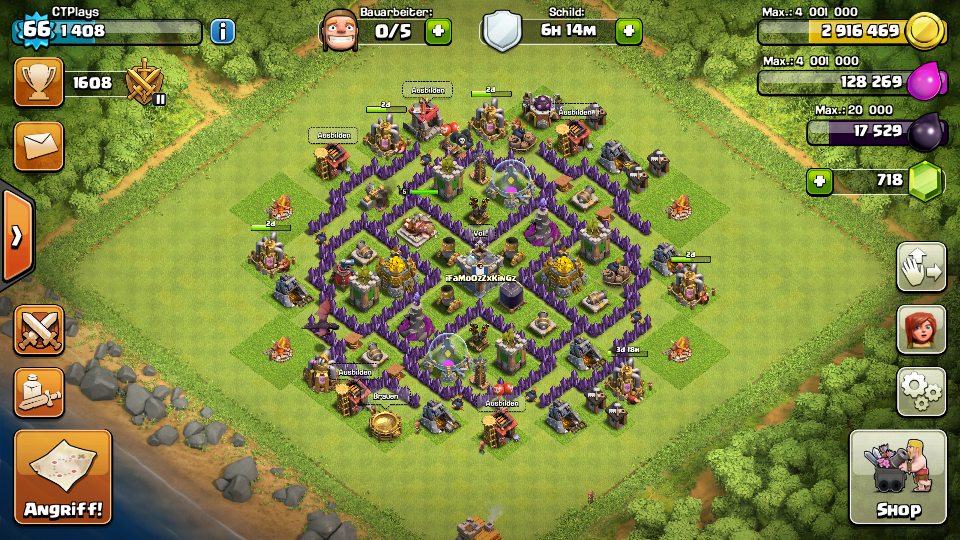Viewport: 960px width, 540px height.
Task: Open the villager portrait button
Action: pyautogui.click(x=921, y=329)
